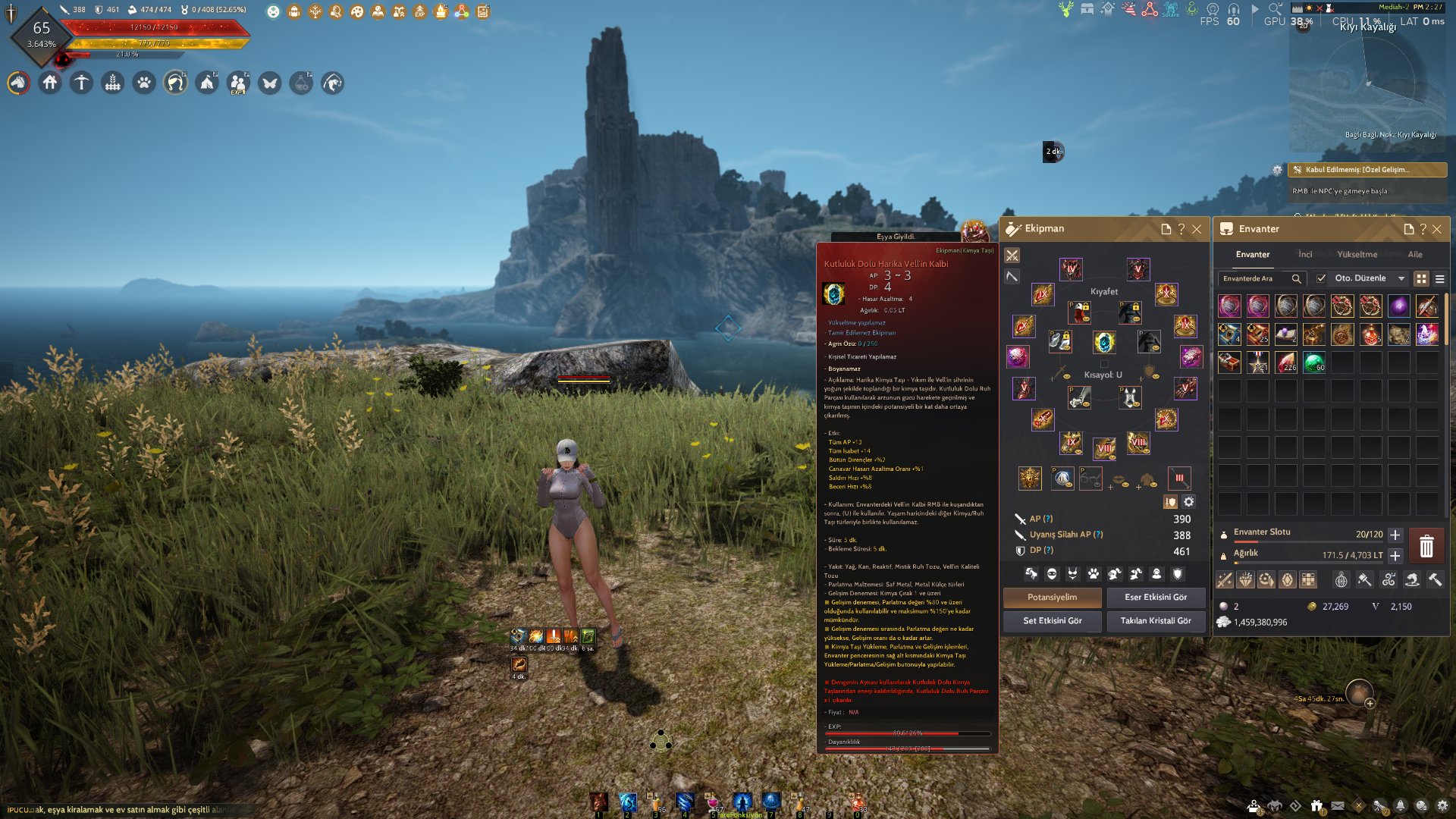This screenshot has width=1456, height=819.
Task: Open the quest tracker entry Kabul Edilmemiş
Action: click(x=1367, y=170)
